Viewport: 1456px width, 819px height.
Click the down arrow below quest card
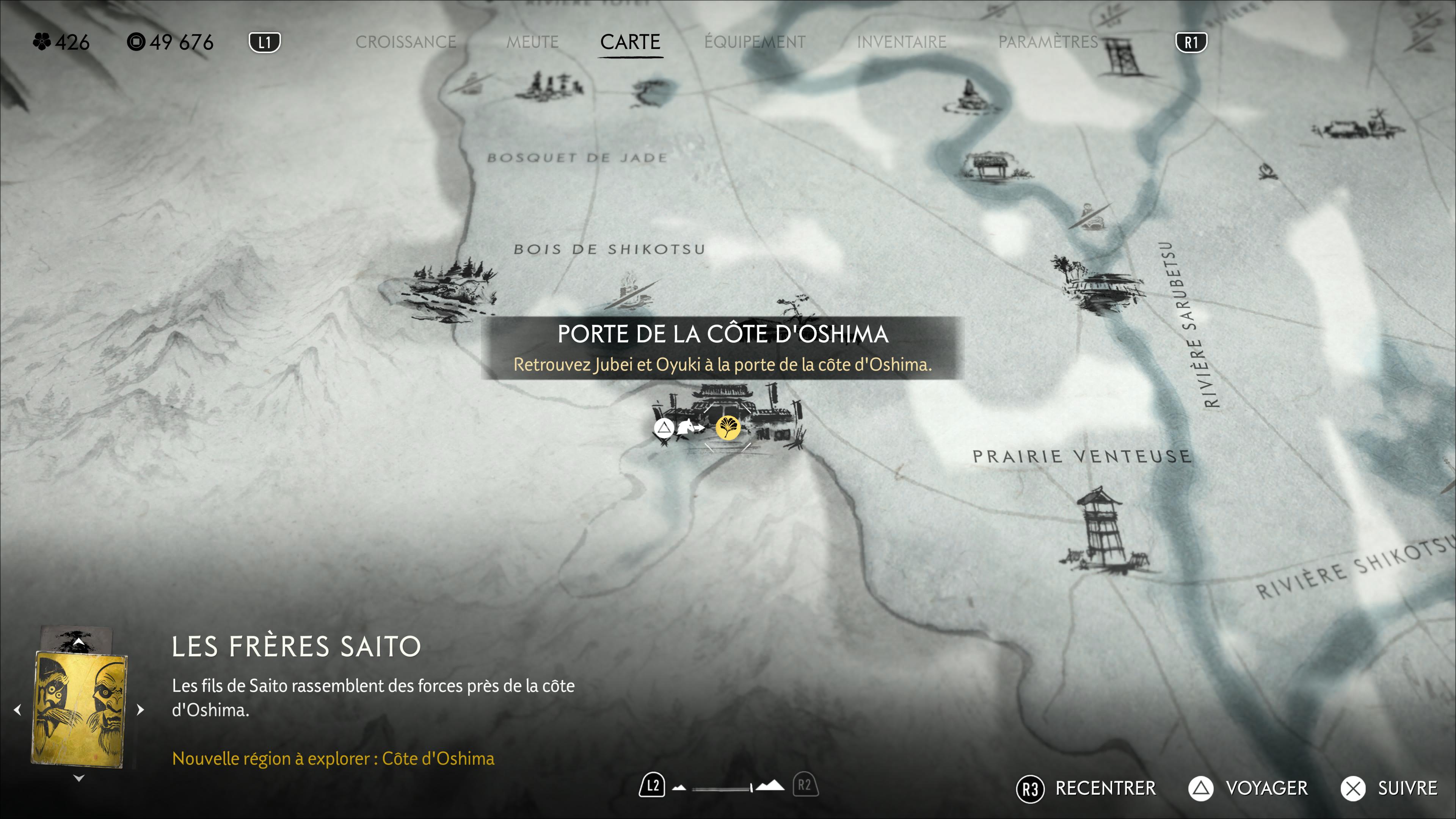(x=79, y=778)
